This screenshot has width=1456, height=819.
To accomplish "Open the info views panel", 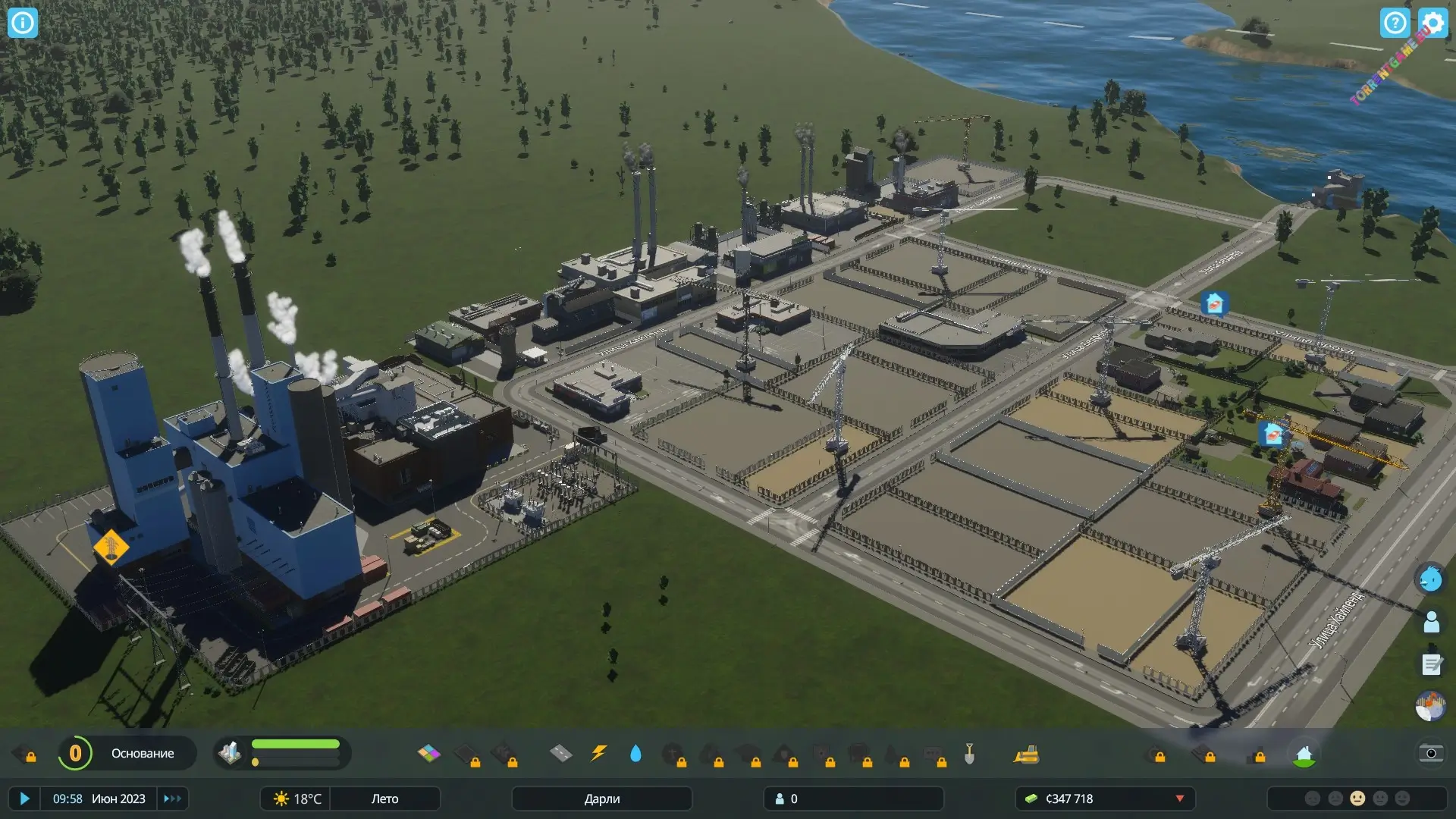I will pyautogui.click(x=22, y=23).
